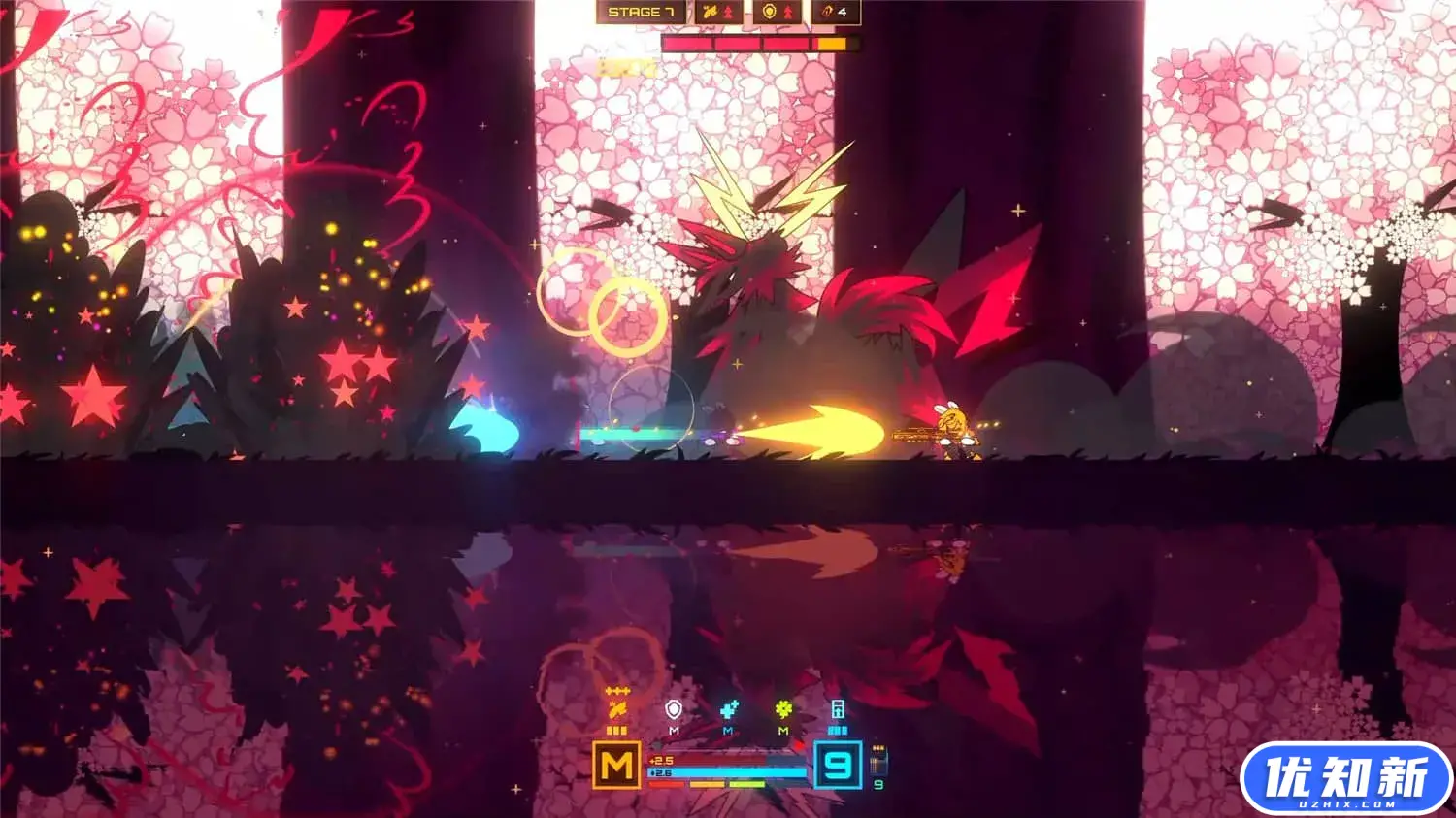Click the cyan magazine upgrade icon
The height and width of the screenshot is (818, 1456).
coord(838,710)
